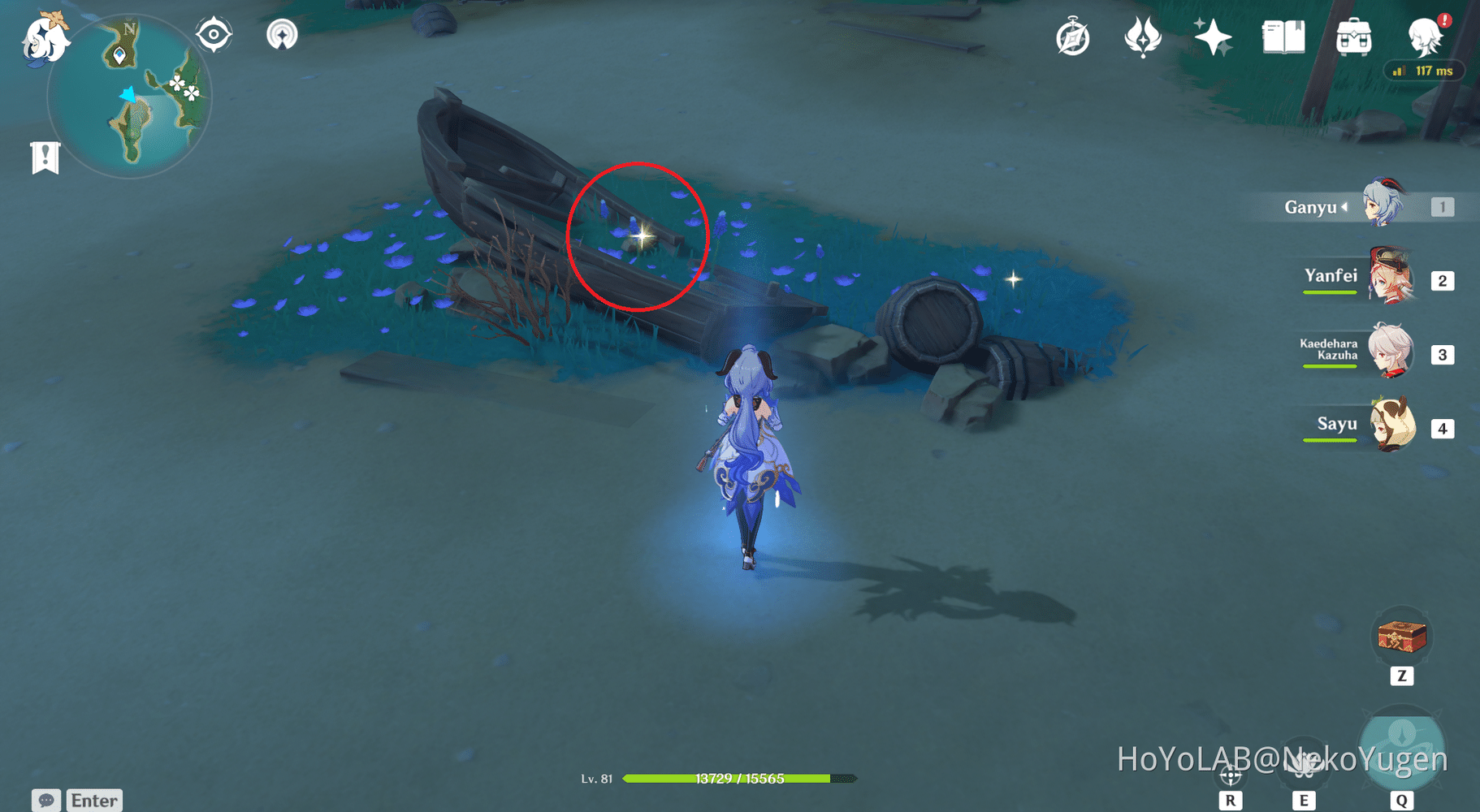1480x812 pixels.
Task: Click the broadcast signal icon beside the minimap
Action: 282,34
